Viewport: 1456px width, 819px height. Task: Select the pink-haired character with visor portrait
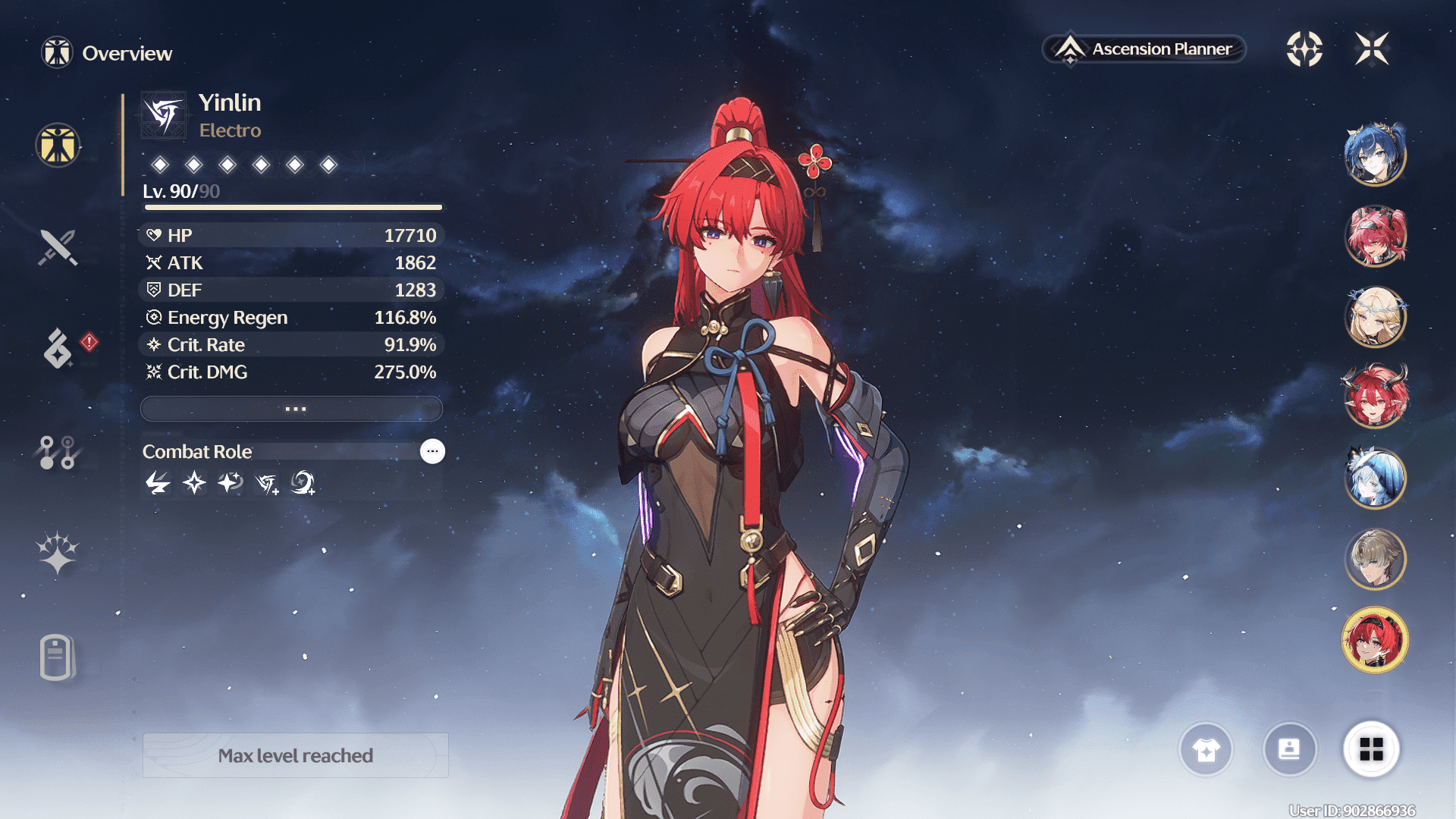[x=1375, y=236]
